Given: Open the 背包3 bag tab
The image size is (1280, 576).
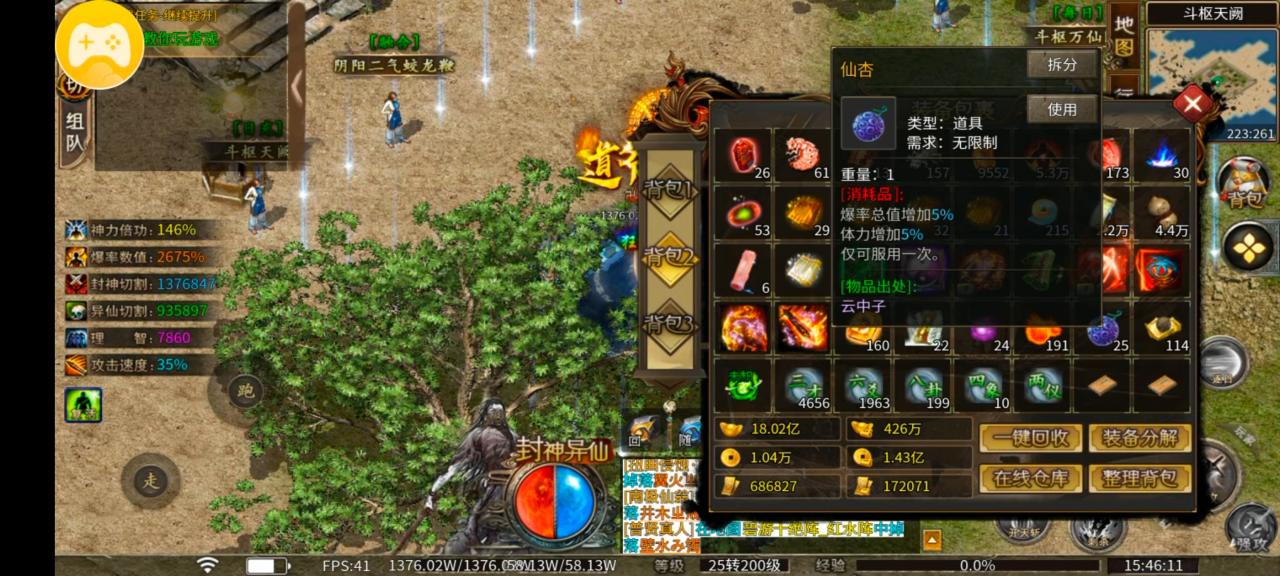Looking at the screenshot, I should pos(669,324).
